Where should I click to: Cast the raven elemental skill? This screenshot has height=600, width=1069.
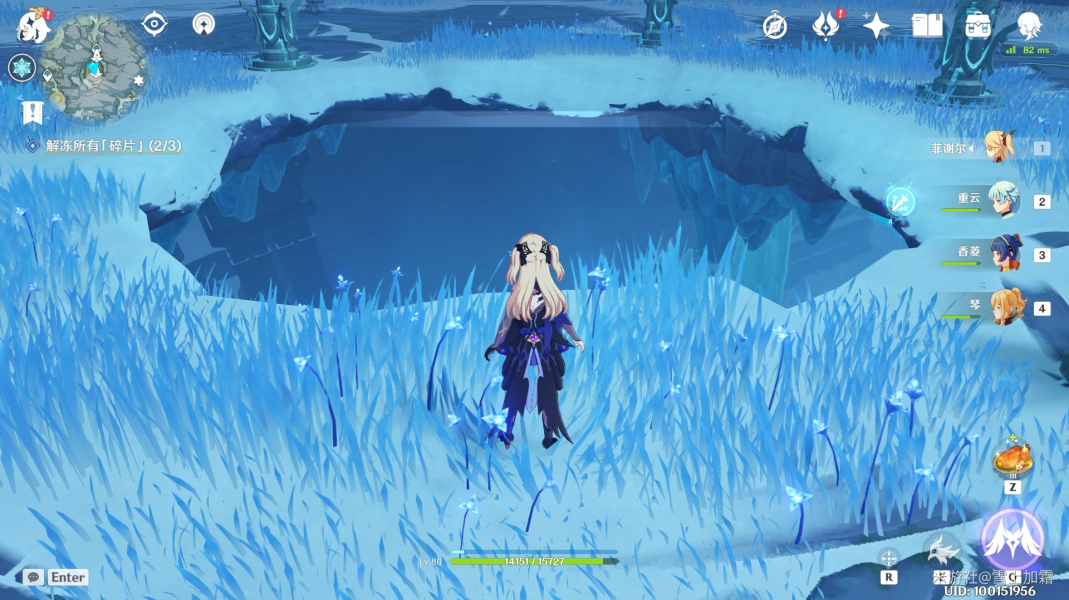941,550
